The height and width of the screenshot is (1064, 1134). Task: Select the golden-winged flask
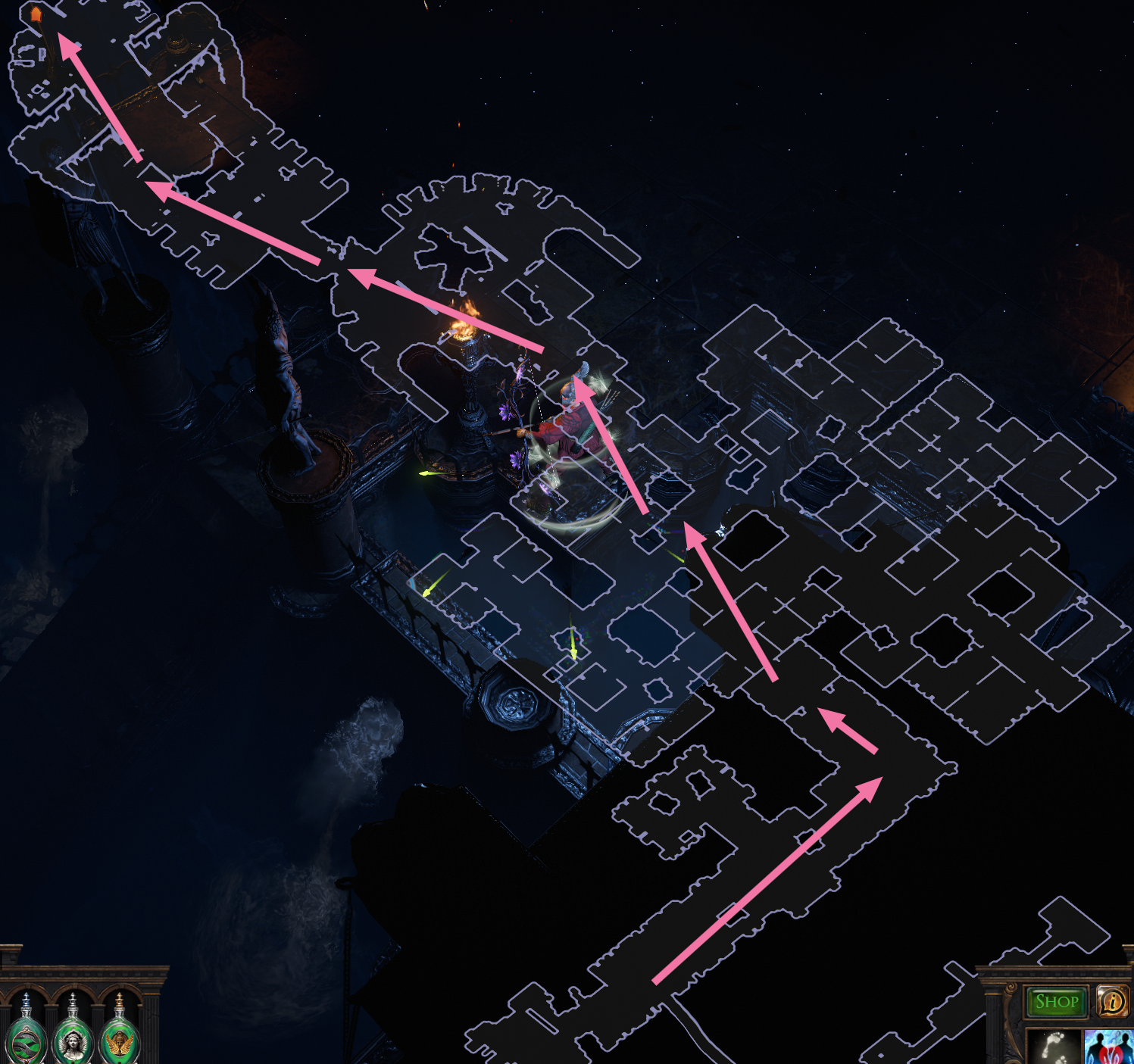coord(120,1039)
